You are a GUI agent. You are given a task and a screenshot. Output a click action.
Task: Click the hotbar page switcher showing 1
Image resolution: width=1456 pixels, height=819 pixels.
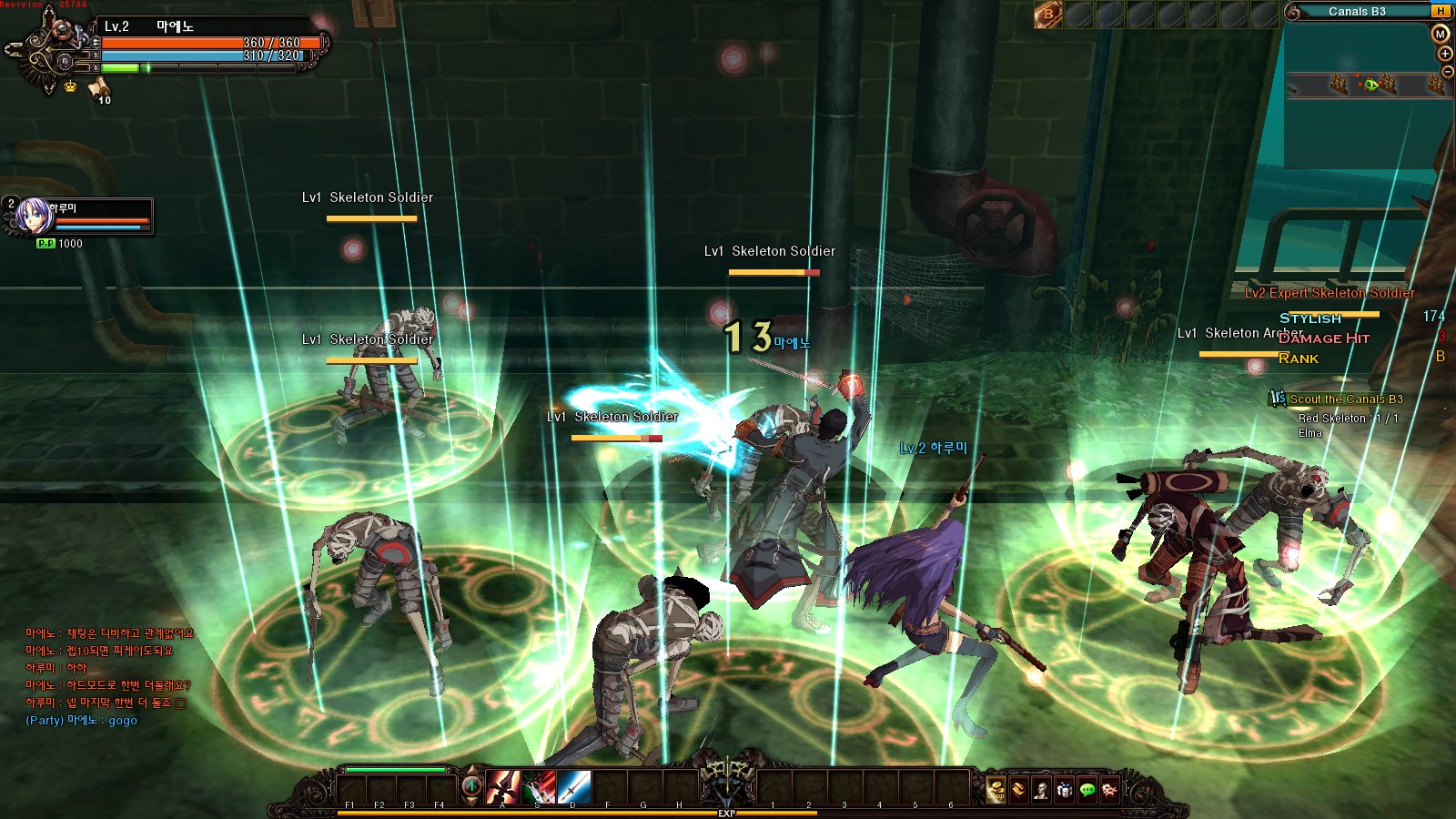[x=471, y=786]
